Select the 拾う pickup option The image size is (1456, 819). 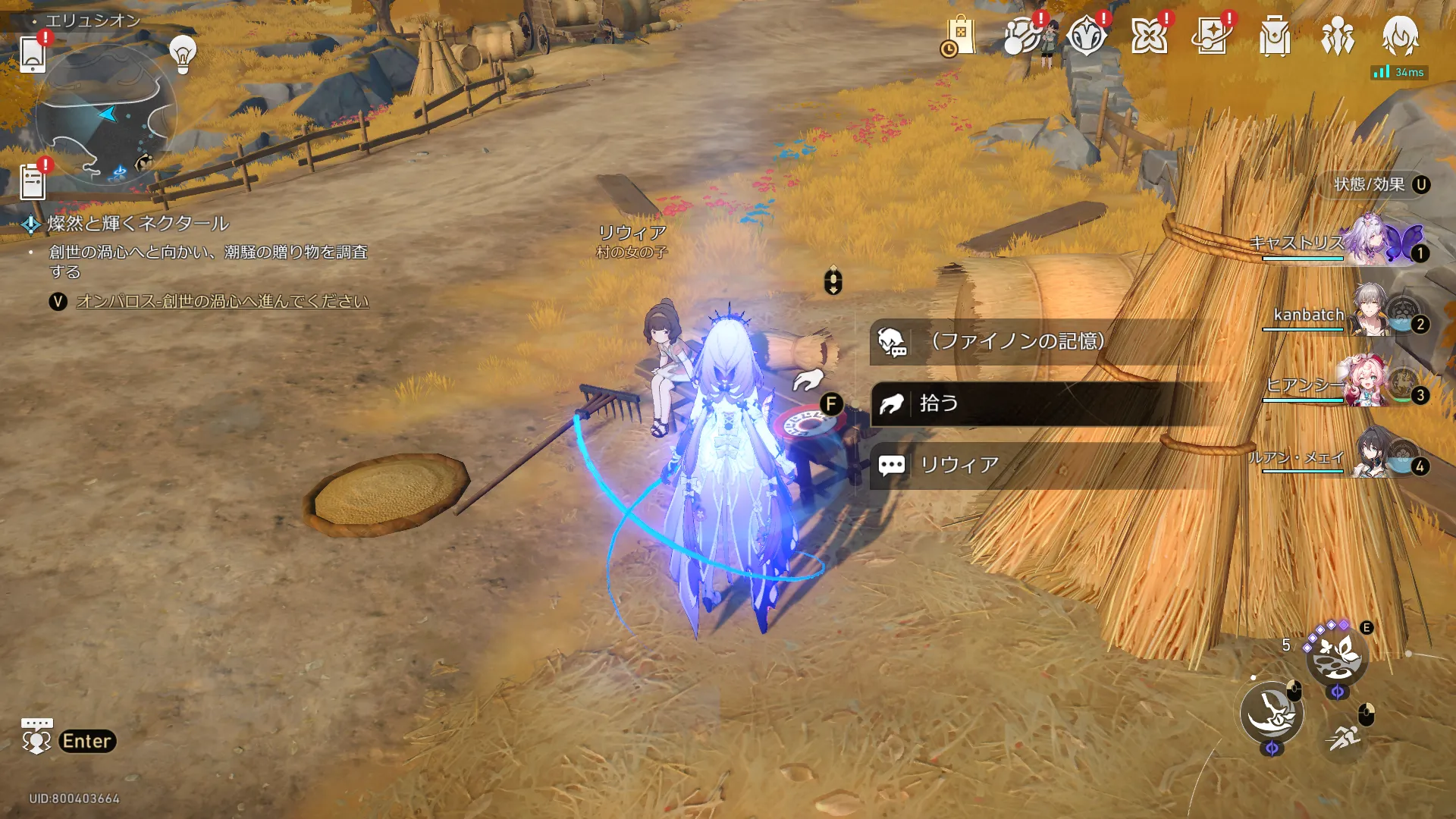(1017, 403)
